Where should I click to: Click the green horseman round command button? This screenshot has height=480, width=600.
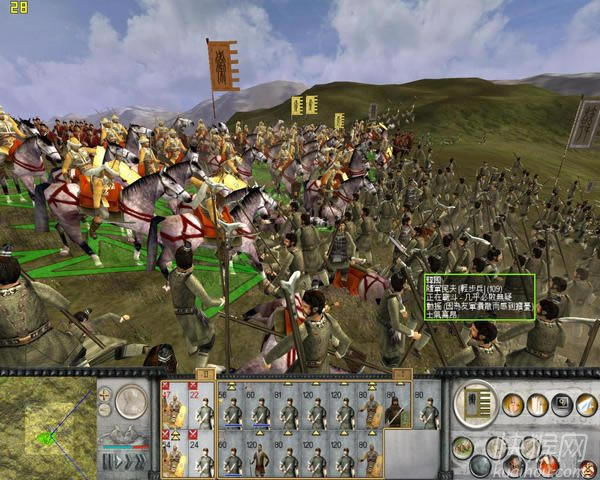point(464,445)
